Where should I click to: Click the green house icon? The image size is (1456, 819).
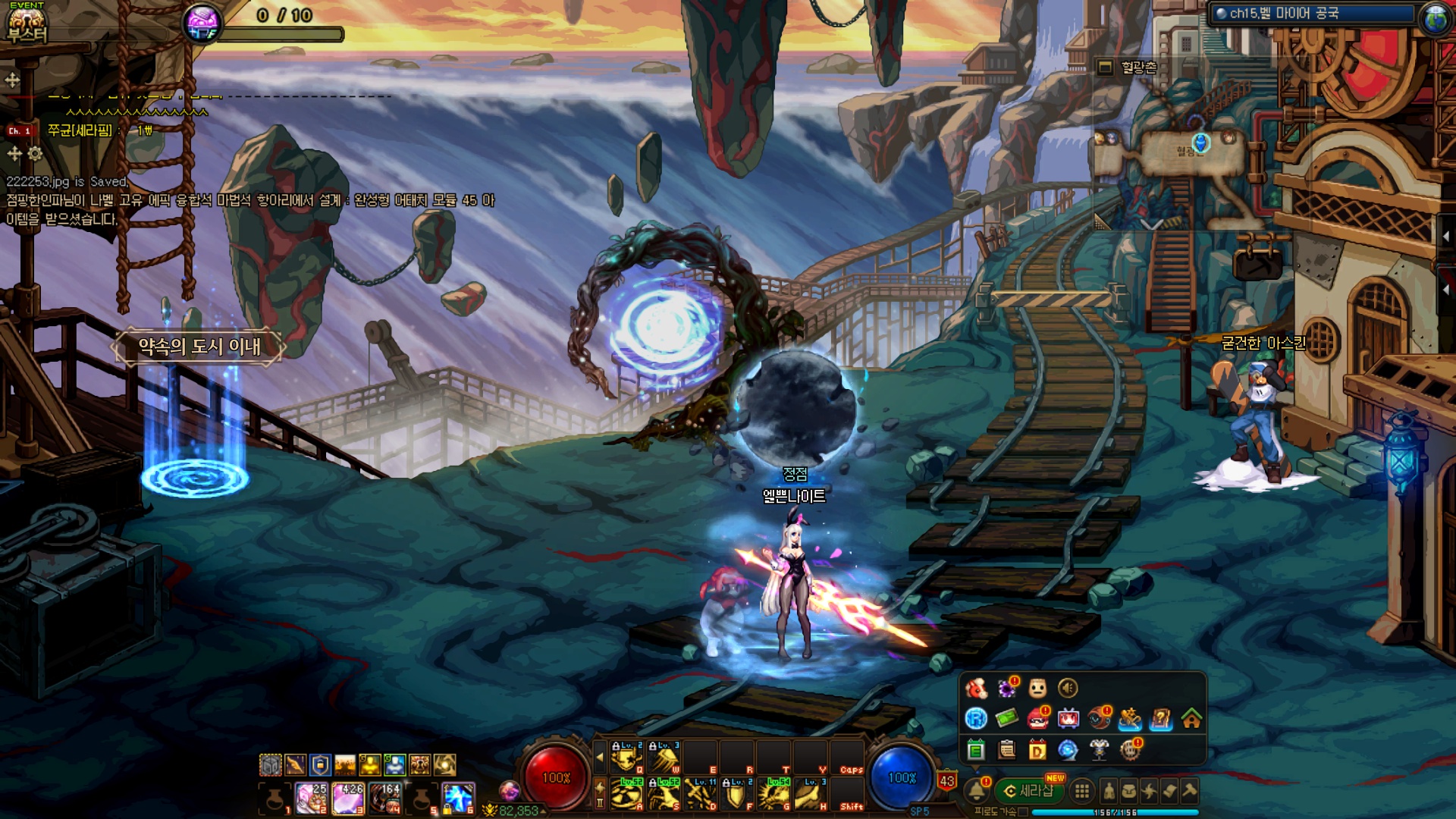coord(1191,718)
